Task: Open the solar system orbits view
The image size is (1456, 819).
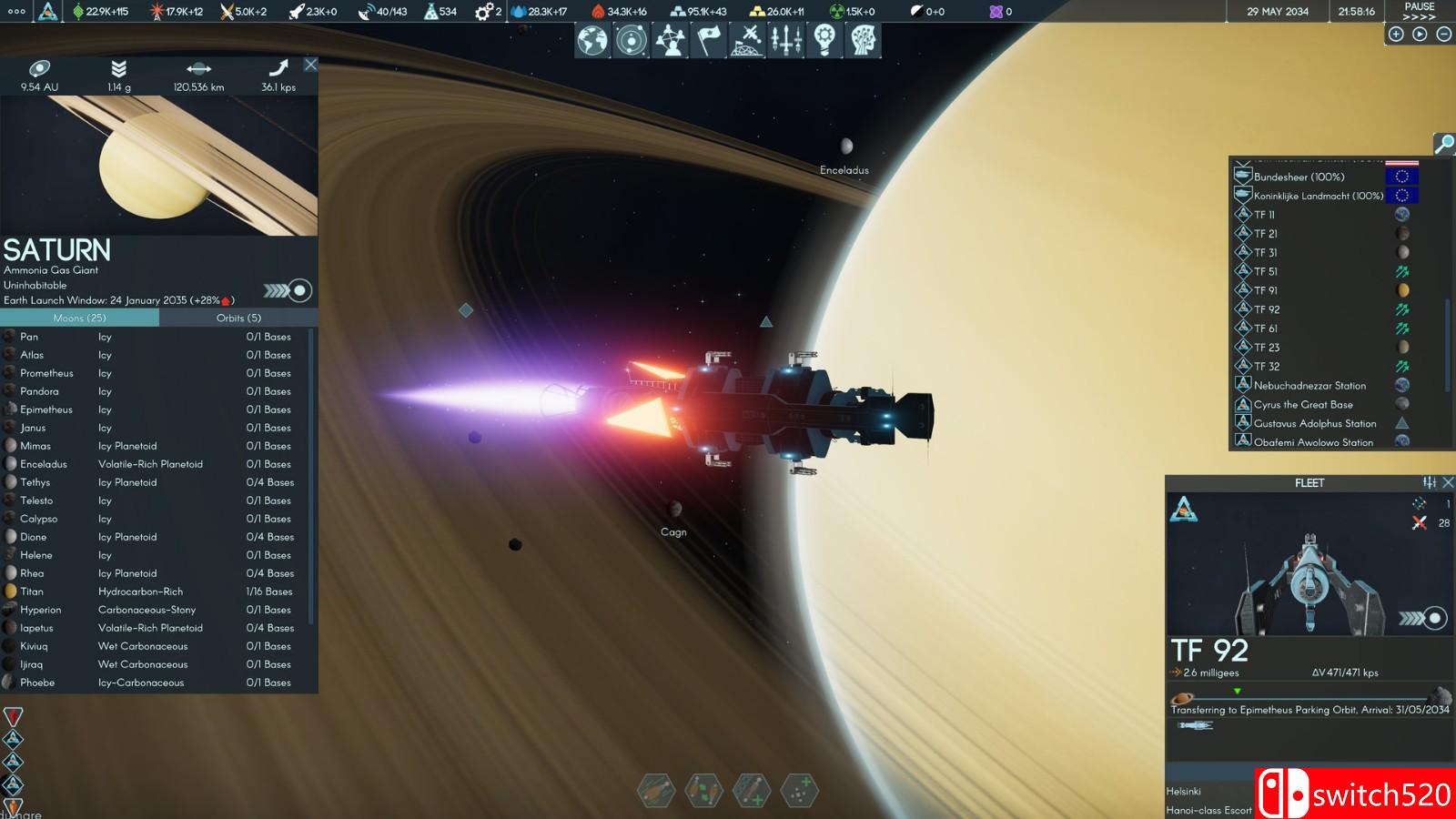Action: 631,40
